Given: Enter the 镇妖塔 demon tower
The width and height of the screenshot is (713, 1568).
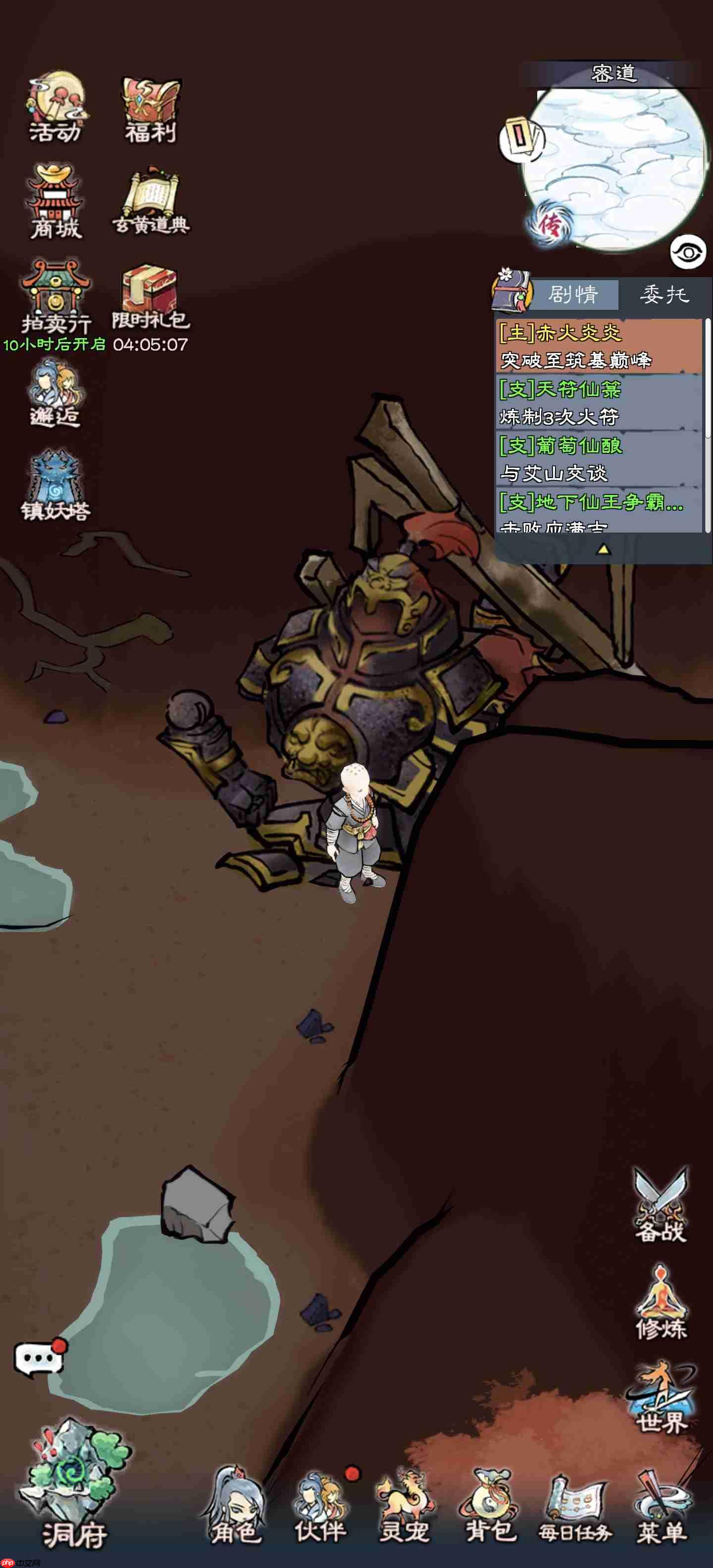Looking at the screenshot, I should tap(55, 485).
